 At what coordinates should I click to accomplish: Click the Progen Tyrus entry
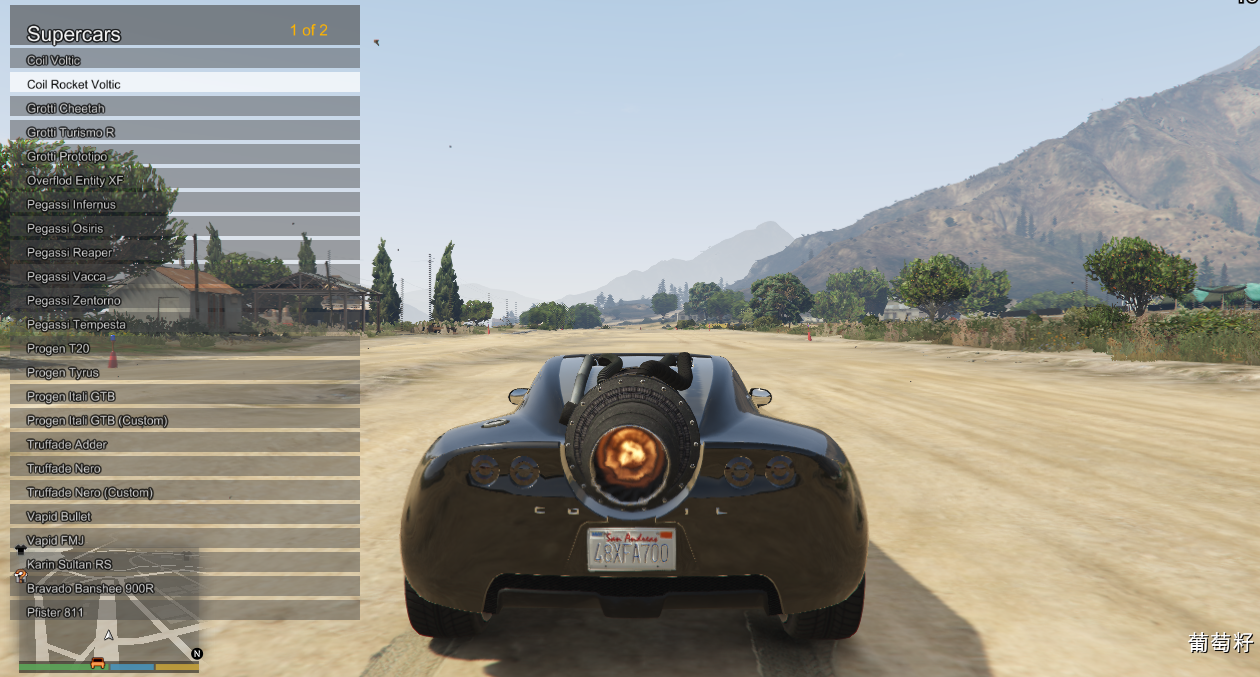tap(185, 372)
